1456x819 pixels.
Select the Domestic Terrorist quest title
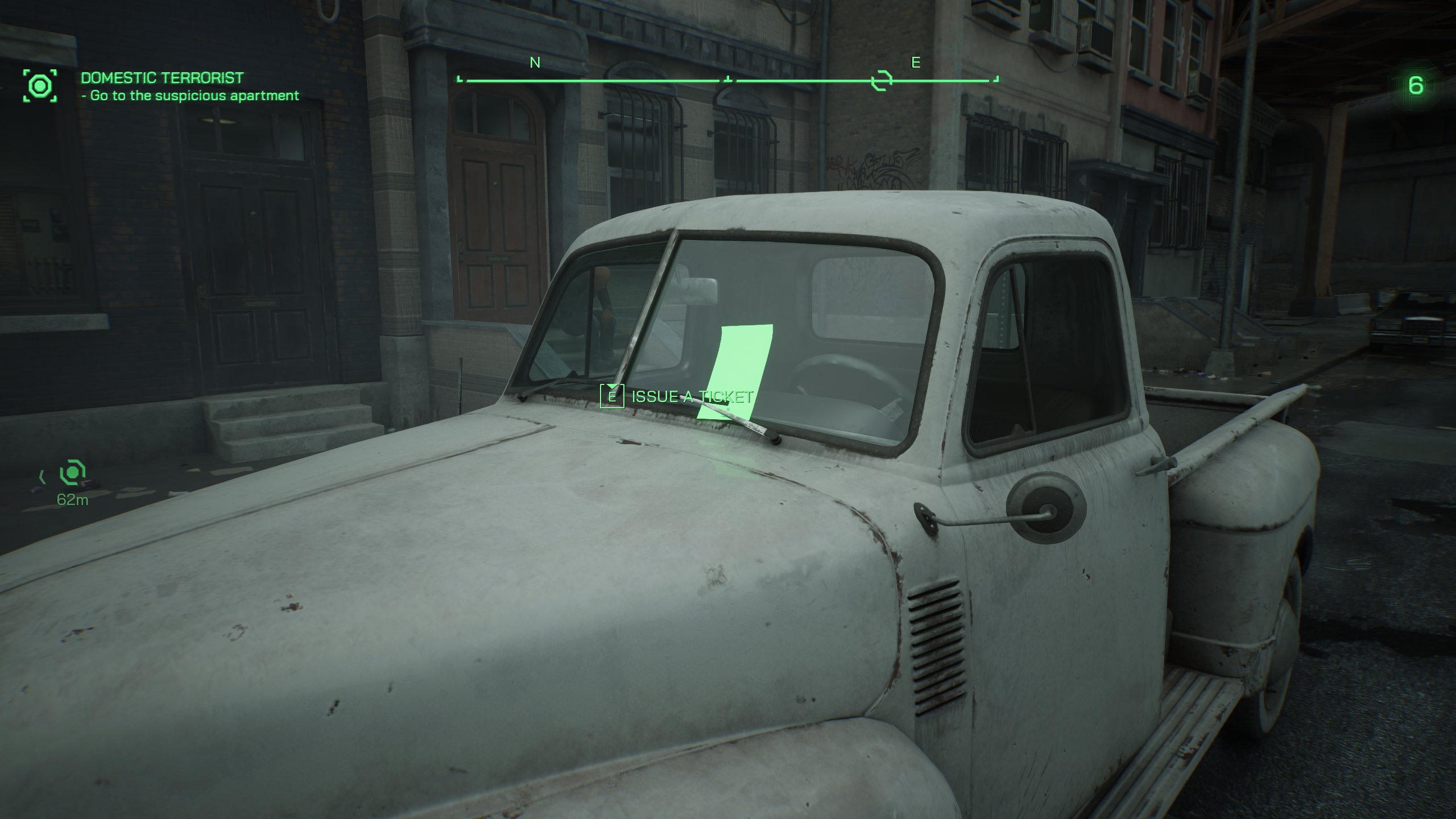tap(162, 78)
